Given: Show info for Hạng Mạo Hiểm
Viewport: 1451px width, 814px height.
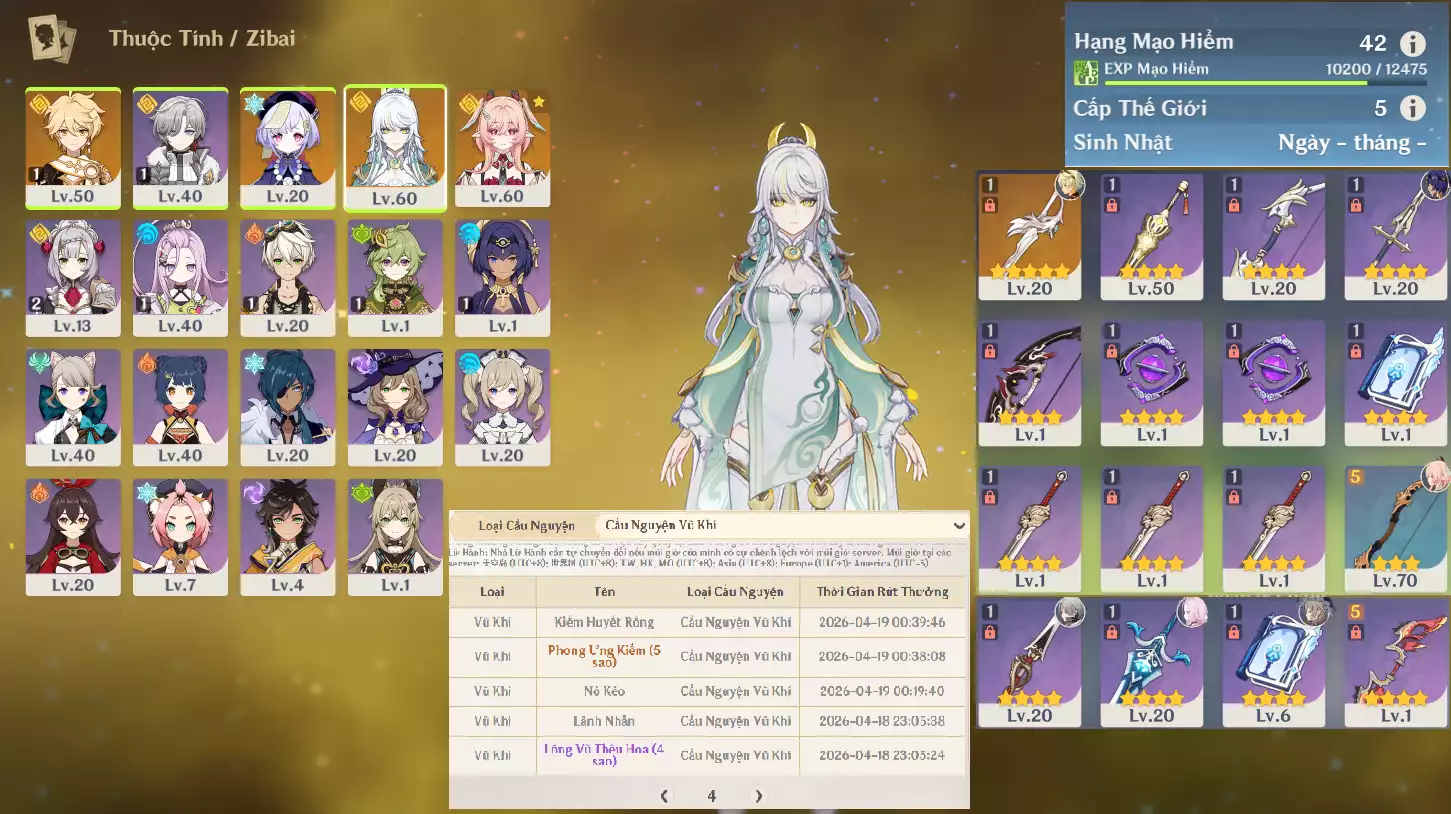Looking at the screenshot, I should click(x=1412, y=44).
